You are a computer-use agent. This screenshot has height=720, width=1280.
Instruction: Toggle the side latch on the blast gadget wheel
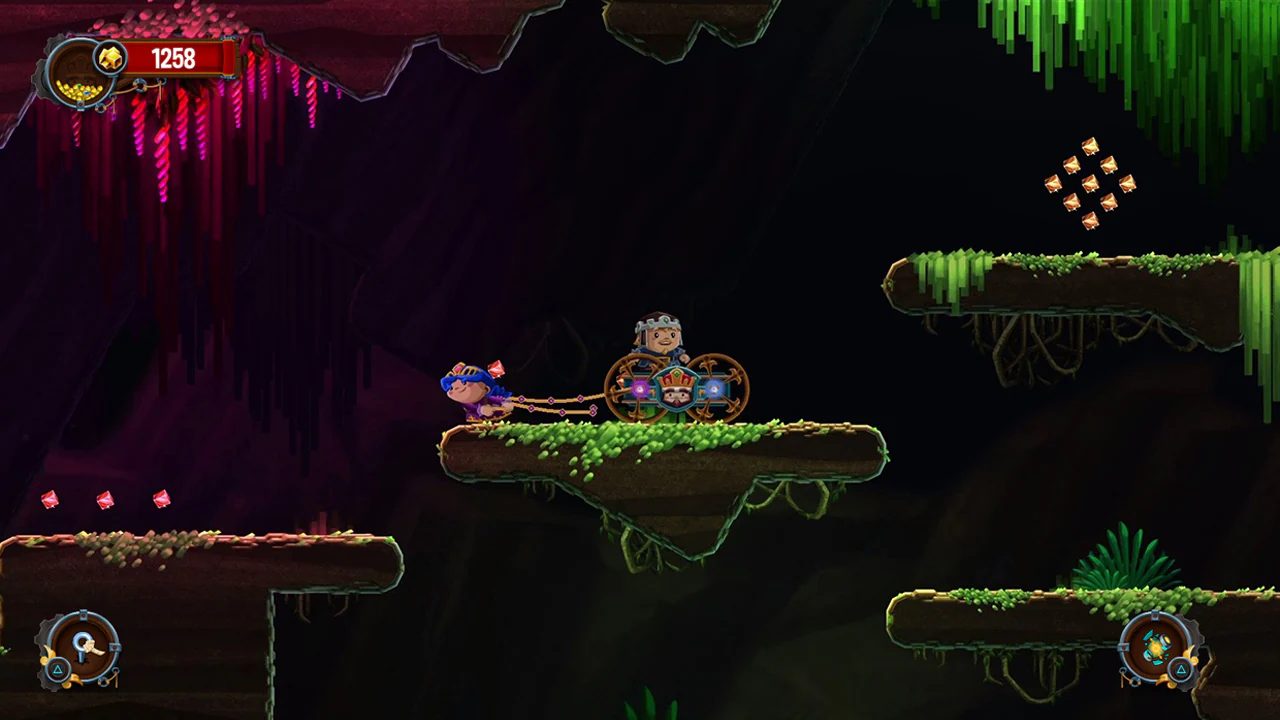[x=1123, y=648]
